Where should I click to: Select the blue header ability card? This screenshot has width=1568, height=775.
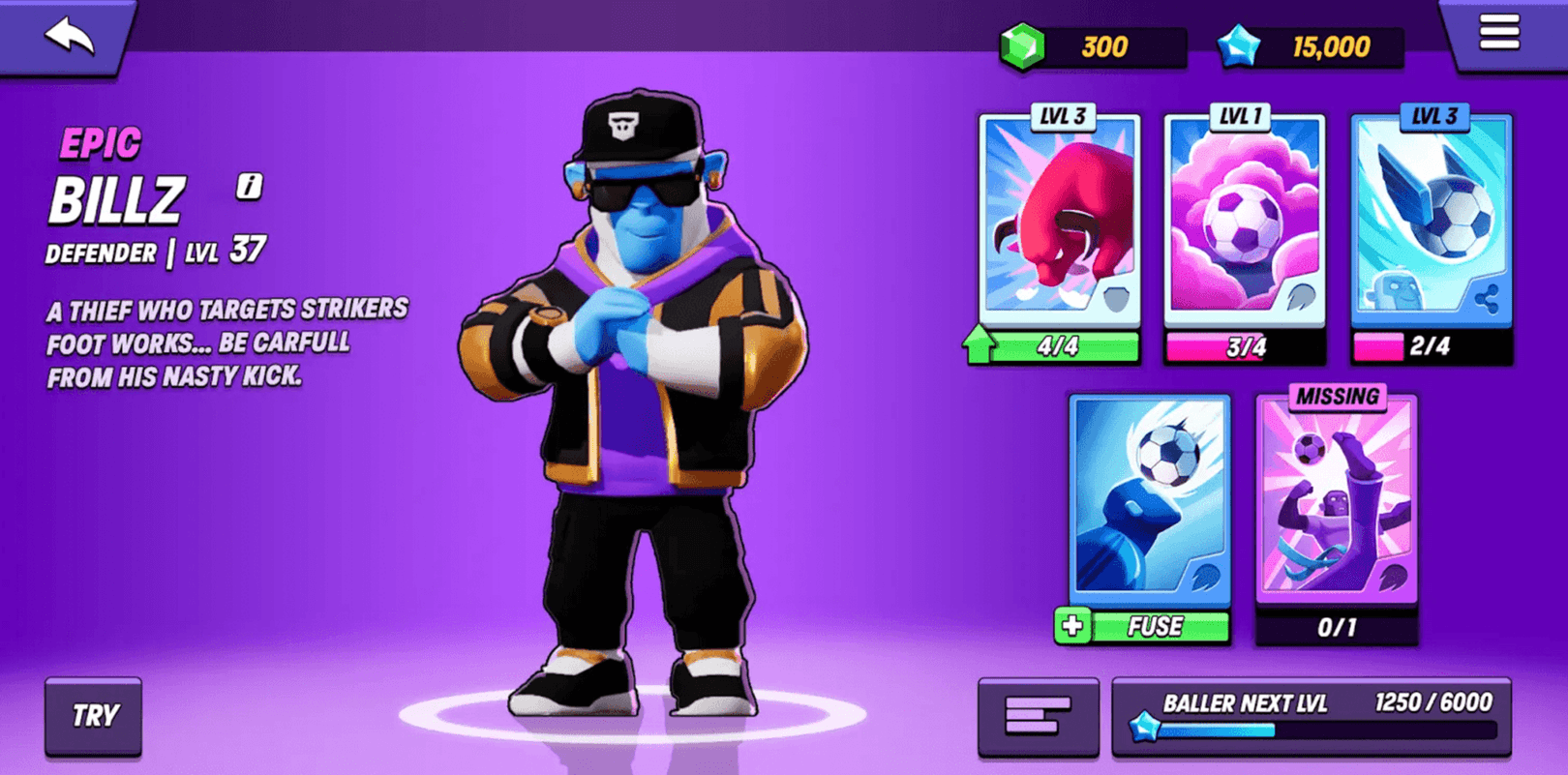tap(1150, 497)
